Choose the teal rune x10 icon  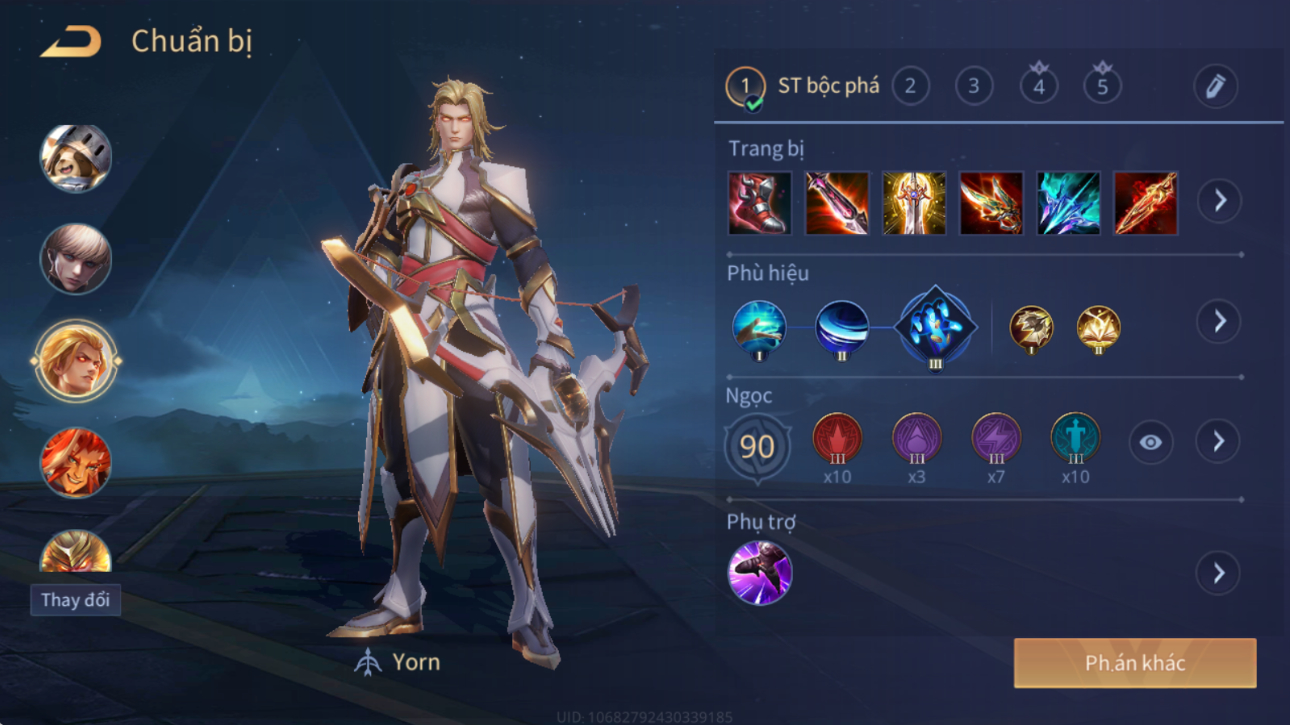coord(1075,439)
